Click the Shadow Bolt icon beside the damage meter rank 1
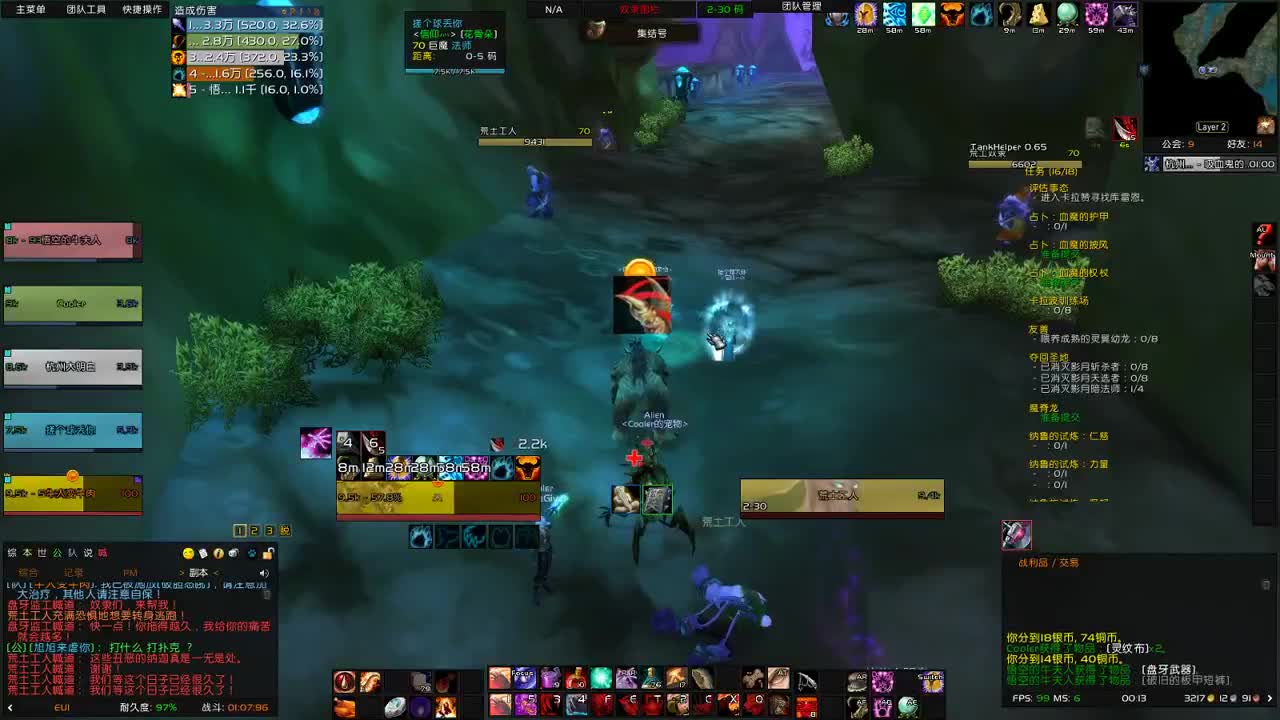Viewport: 1280px width, 720px height. click(179, 27)
